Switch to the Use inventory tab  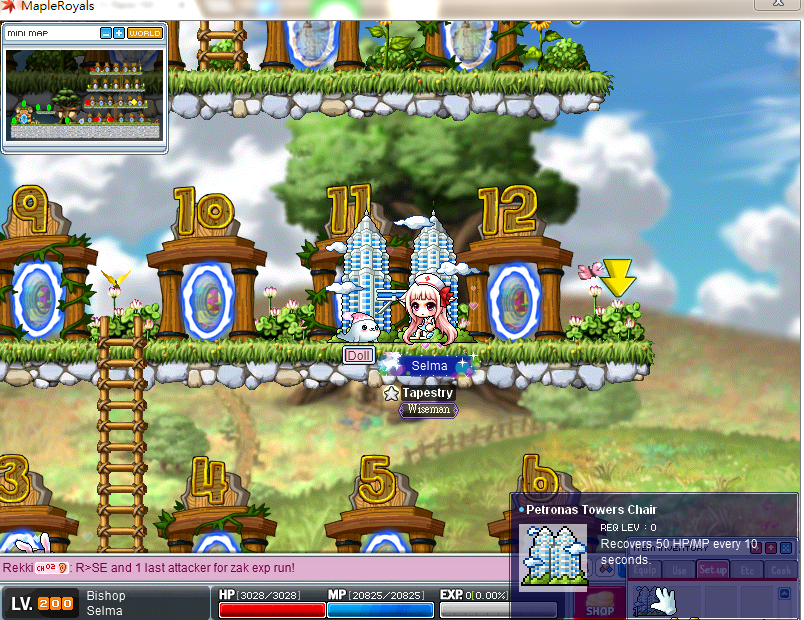click(679, 570)
